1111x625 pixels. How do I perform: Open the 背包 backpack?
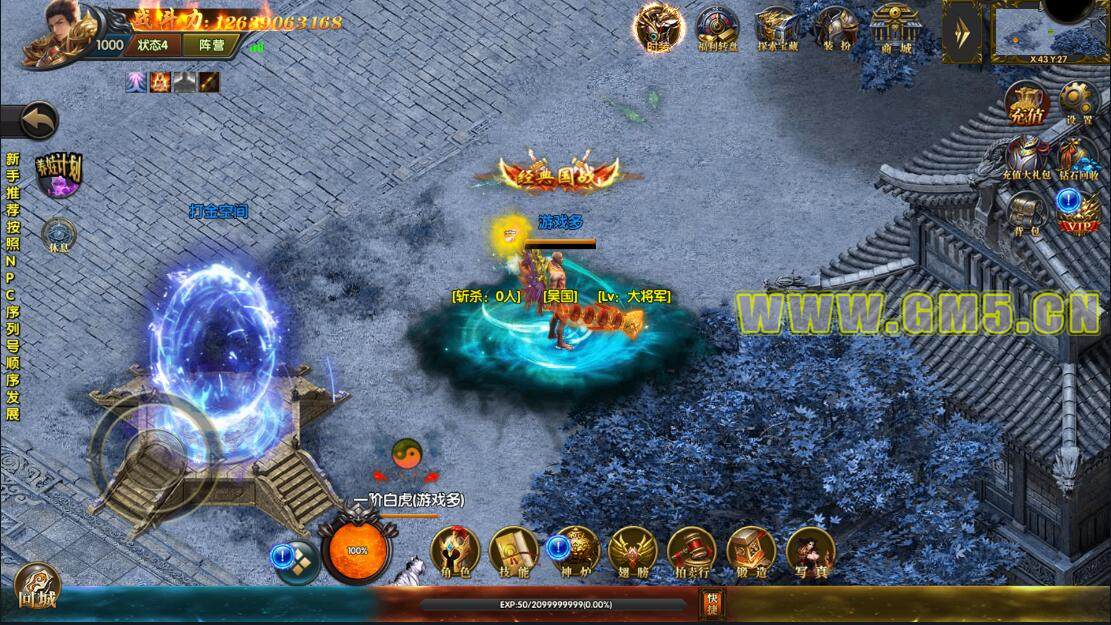[x=1027, y=213]
